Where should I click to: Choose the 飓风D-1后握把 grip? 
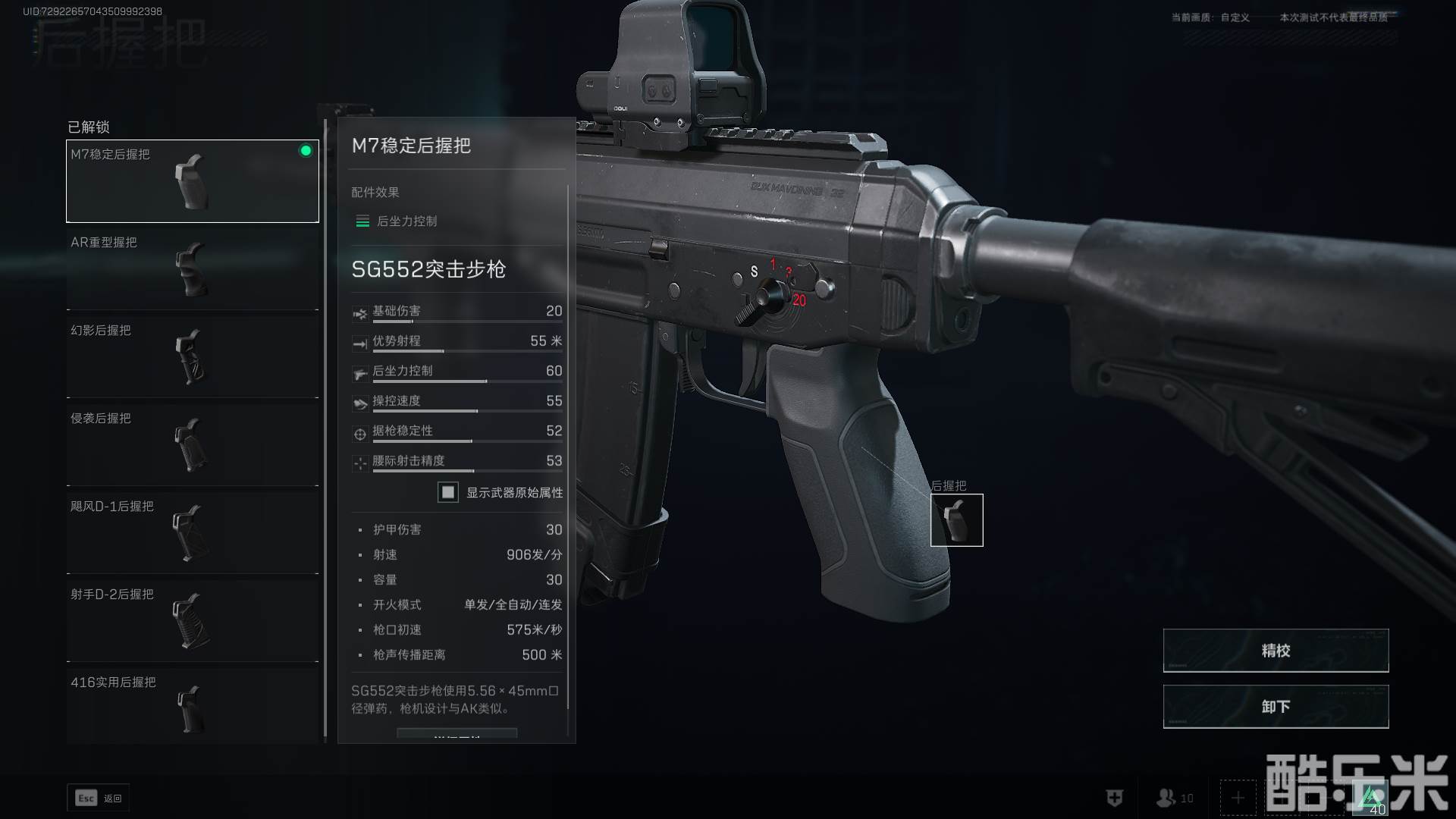coord(193,532)
